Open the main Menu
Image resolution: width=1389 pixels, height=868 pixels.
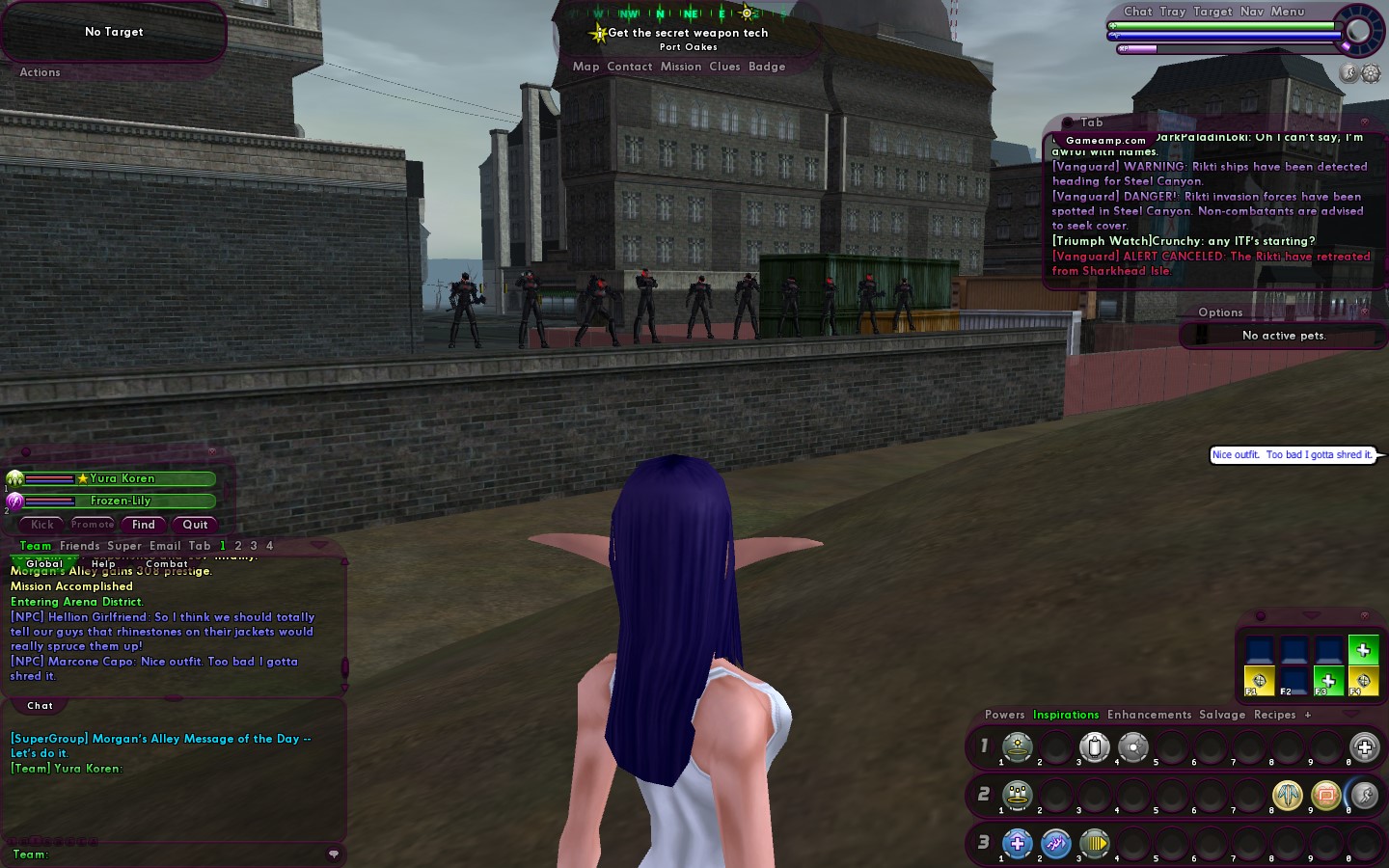pyautogui.click(x=1288, y=12)
